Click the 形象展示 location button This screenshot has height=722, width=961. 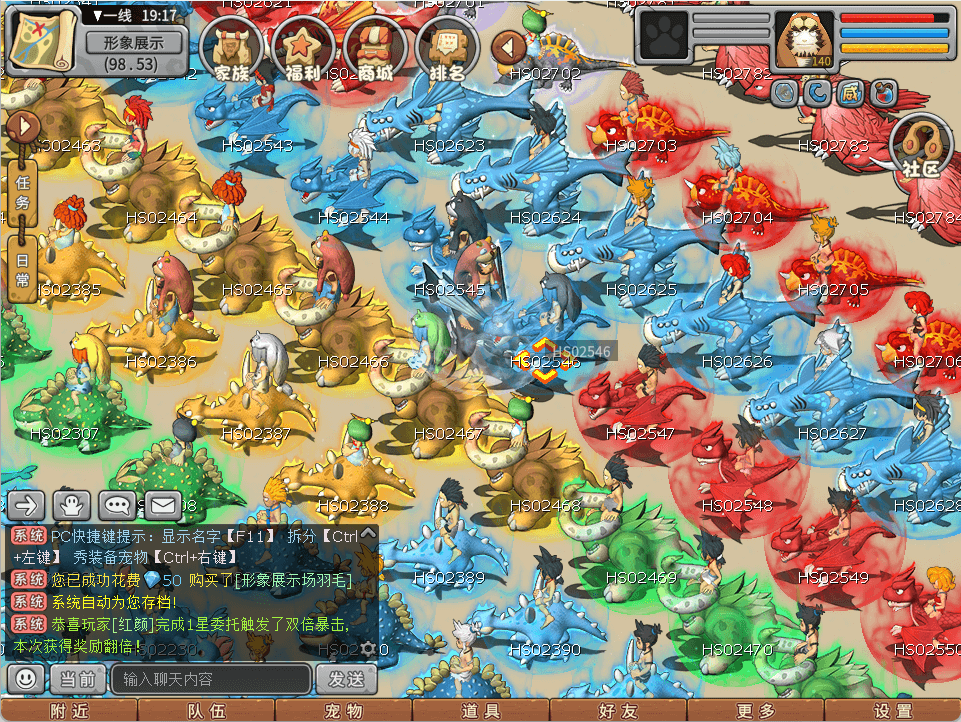134,43
